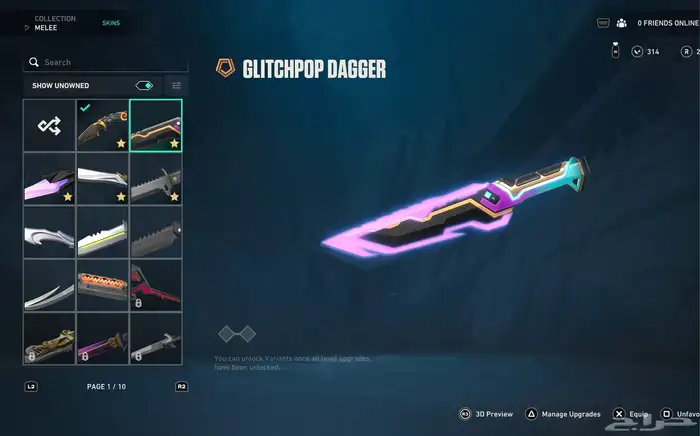Toggle the Show Unowned switch
This screenshot has height=436, width=700.
(x=144, y=86)
